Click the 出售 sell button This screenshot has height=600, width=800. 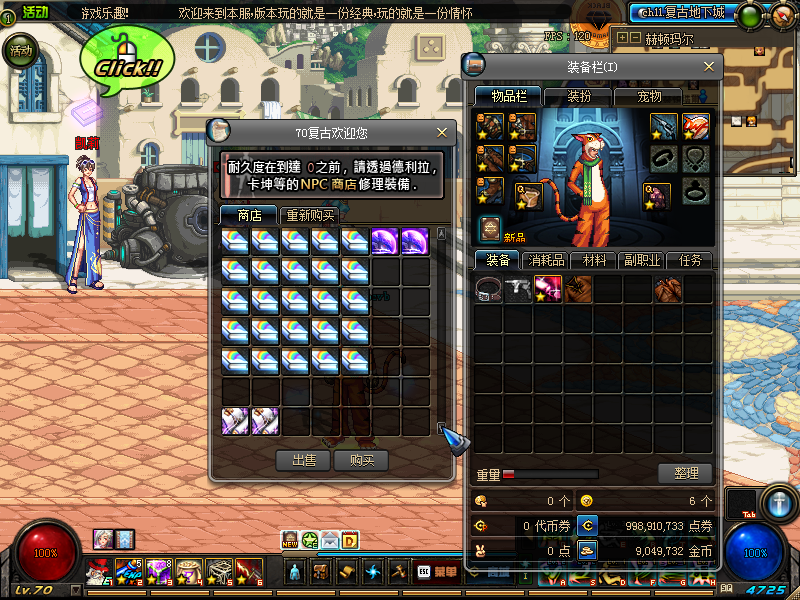click(x=304, y=460)
